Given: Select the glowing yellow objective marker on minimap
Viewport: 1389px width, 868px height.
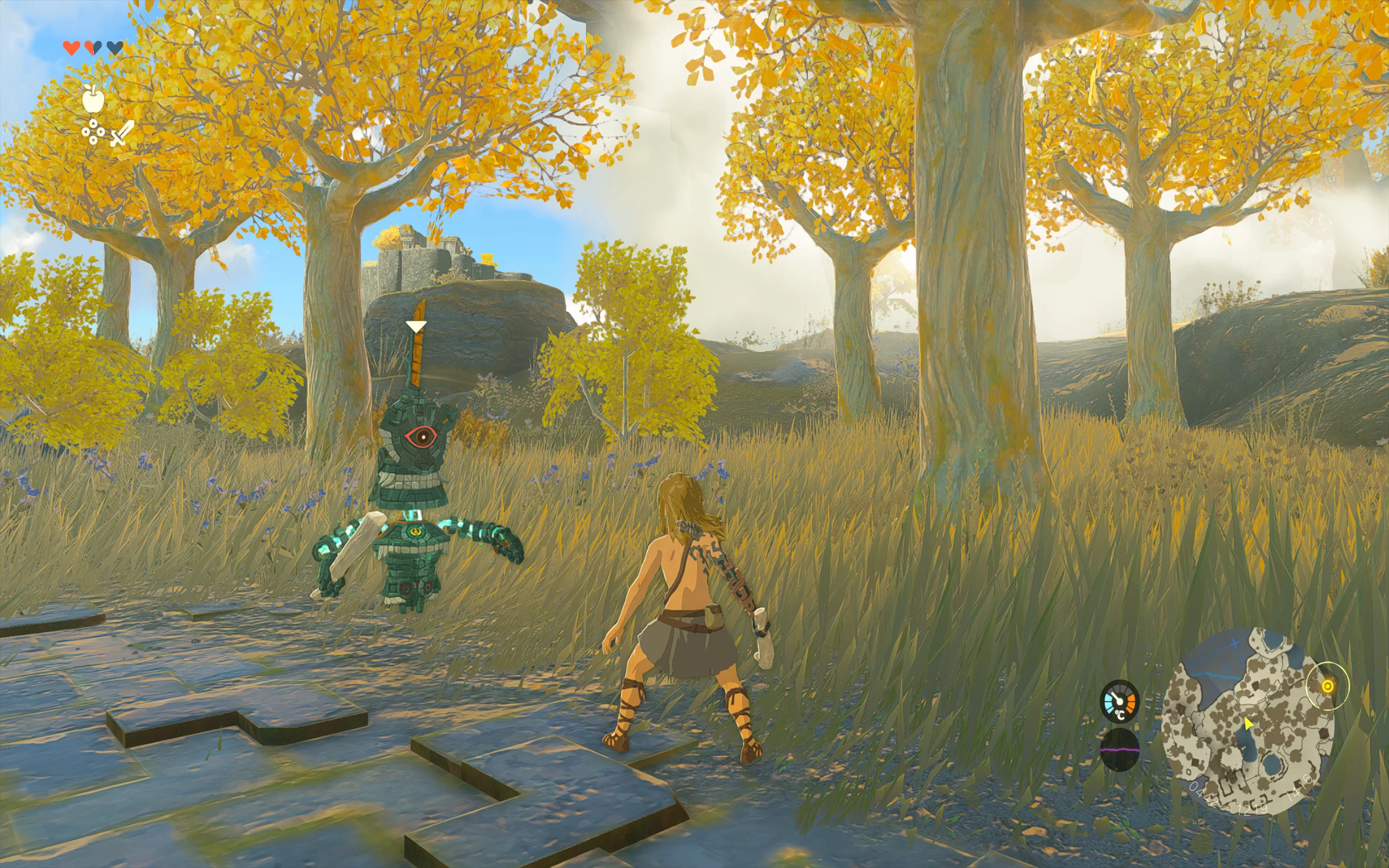Looking at the screenshot, I should pyautogui.click(x=1327, y=686).
